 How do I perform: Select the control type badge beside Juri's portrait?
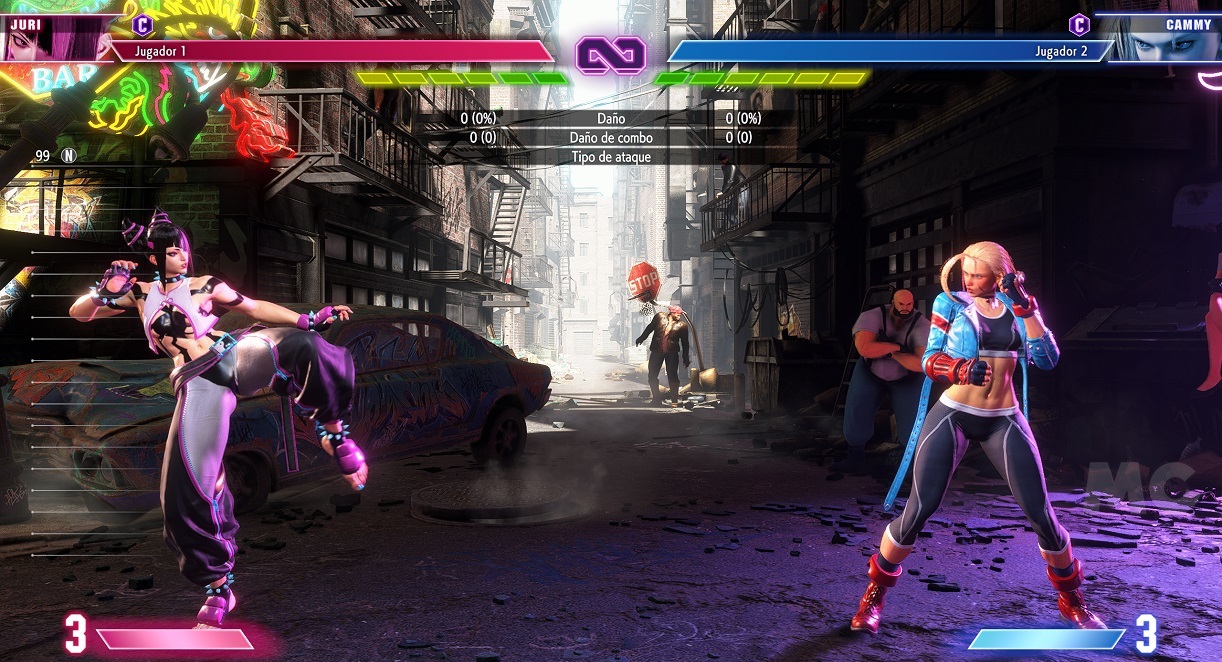142,24
